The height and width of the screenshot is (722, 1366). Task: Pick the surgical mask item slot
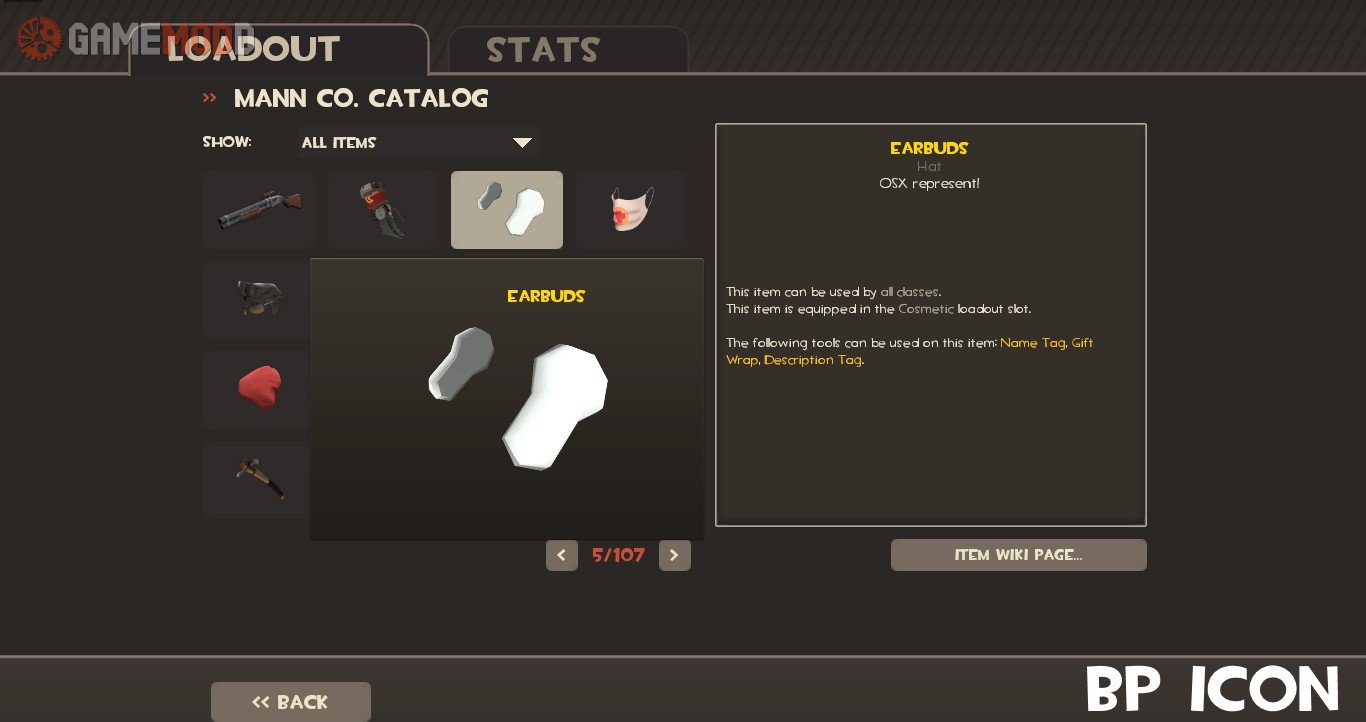pyautogui.click(x=631, y=210)
